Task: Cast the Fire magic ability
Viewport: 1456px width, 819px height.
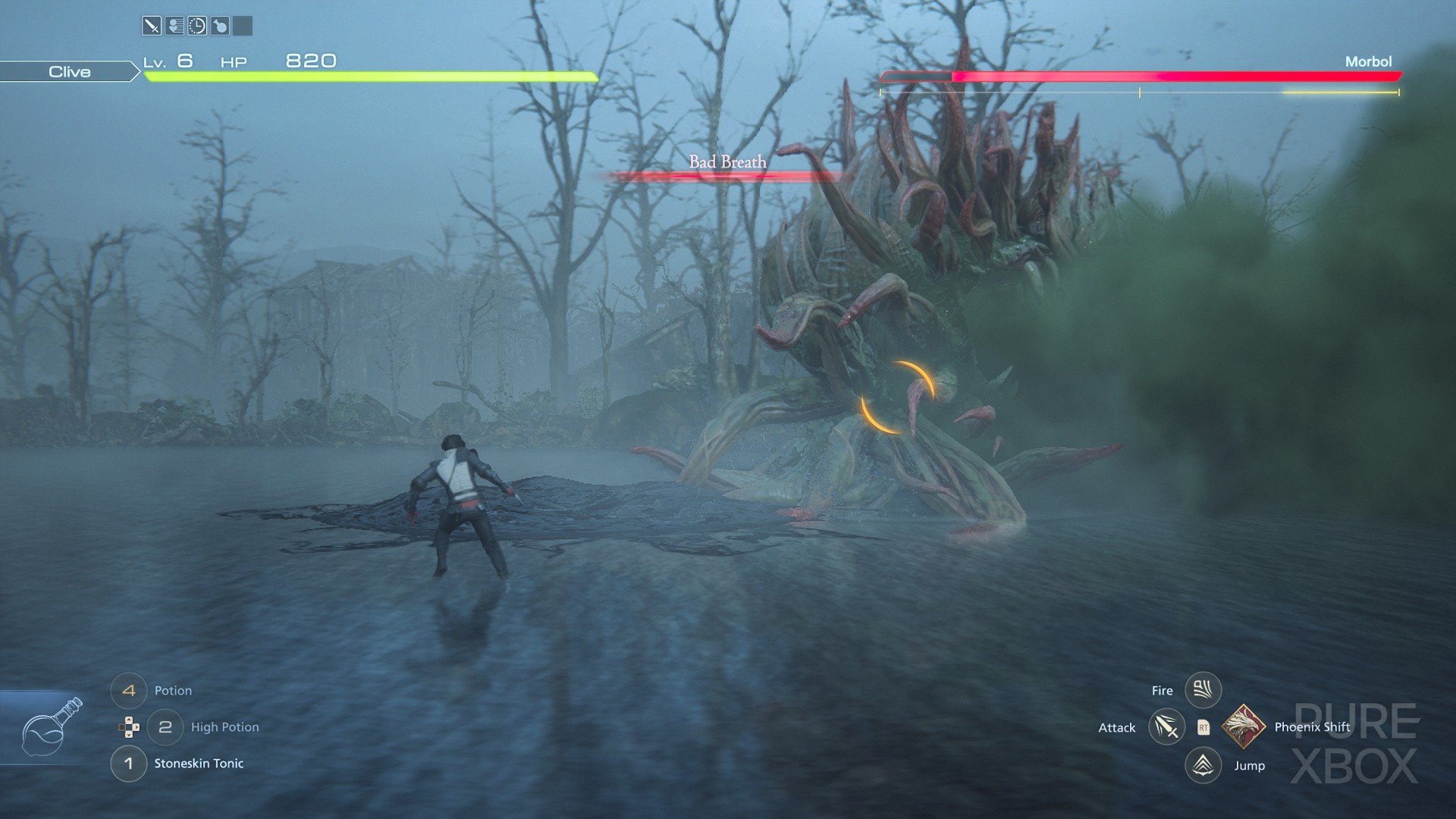Action: click(1203, 690)
